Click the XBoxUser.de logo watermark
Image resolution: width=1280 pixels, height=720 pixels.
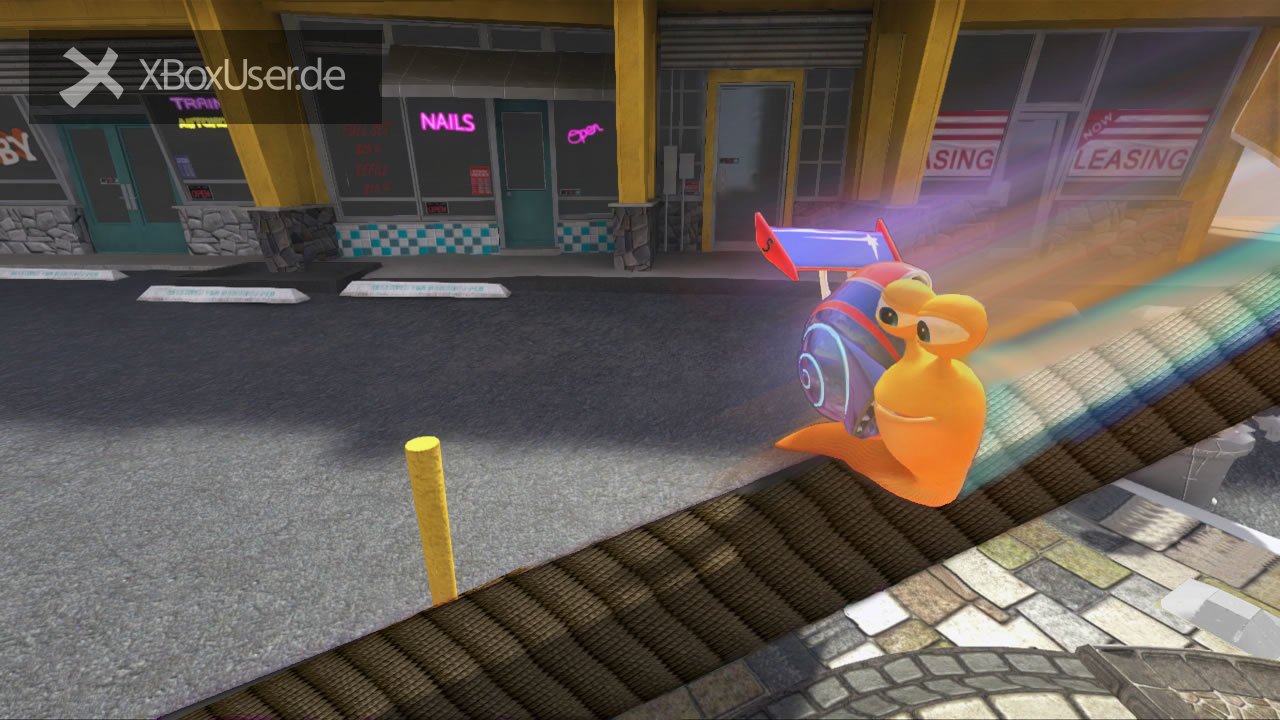pos(204,76)
